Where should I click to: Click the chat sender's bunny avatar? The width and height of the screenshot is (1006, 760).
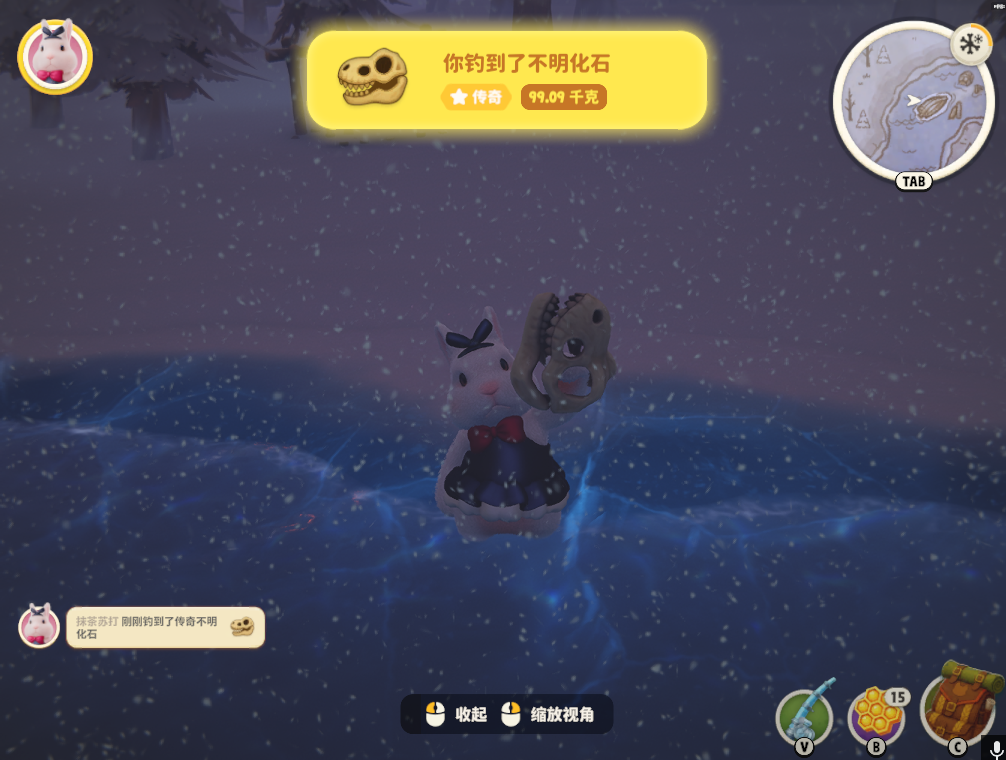pyautogui.click(x=39, y=626)
